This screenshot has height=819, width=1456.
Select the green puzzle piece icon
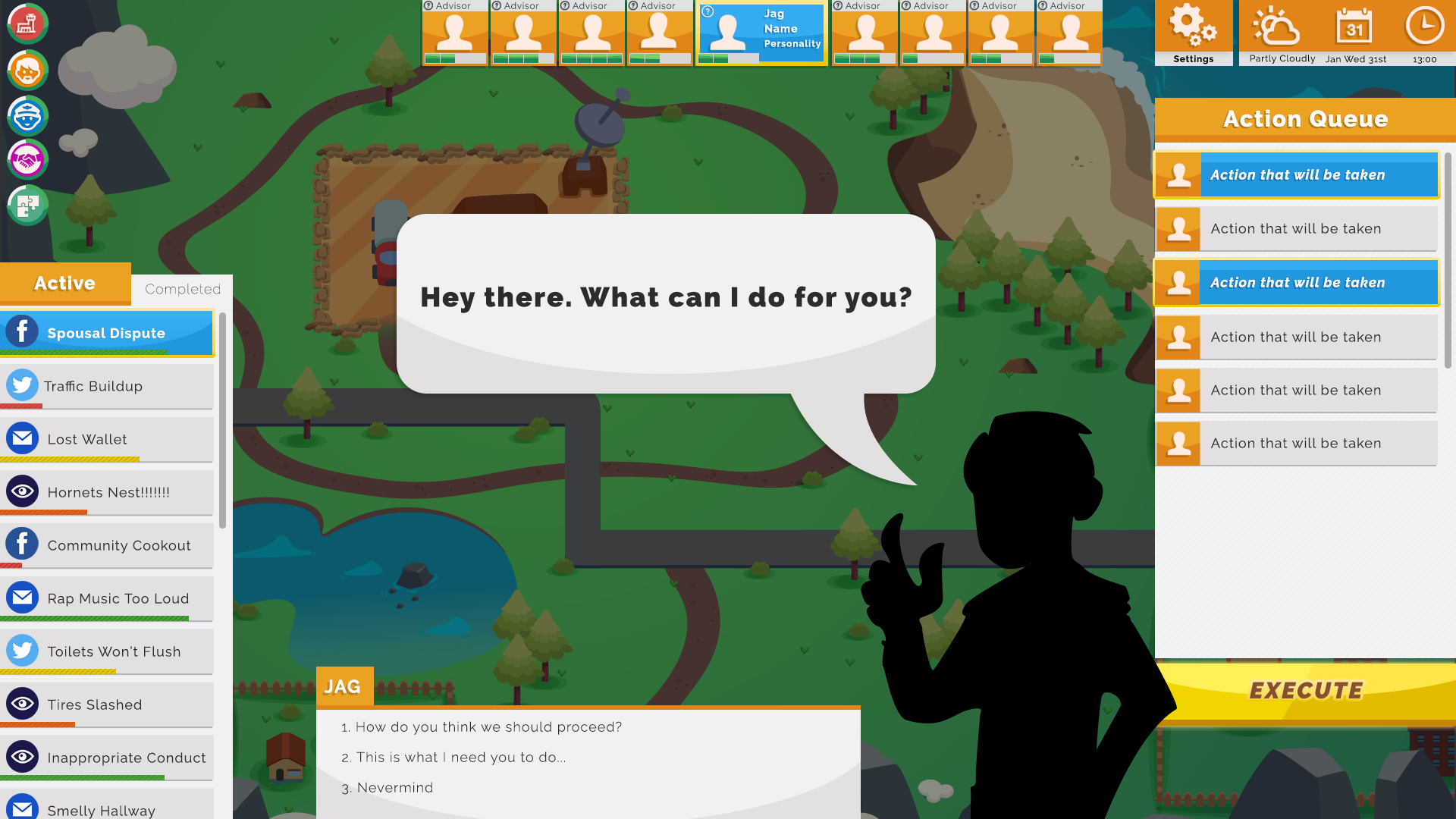pyautogui.click(x=27, y=204)
